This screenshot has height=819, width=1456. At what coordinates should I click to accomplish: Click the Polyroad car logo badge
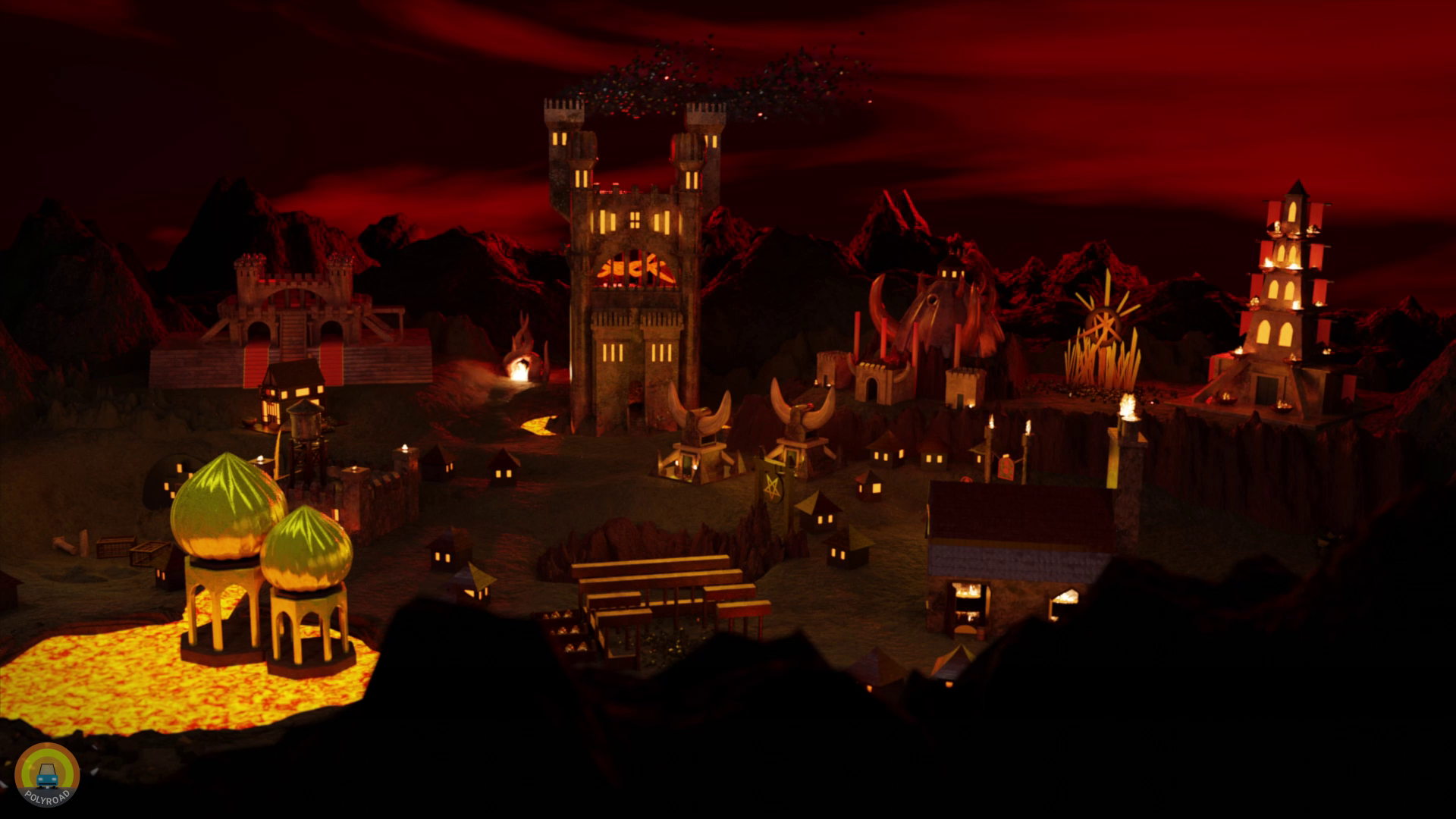(x=47, y=774)
